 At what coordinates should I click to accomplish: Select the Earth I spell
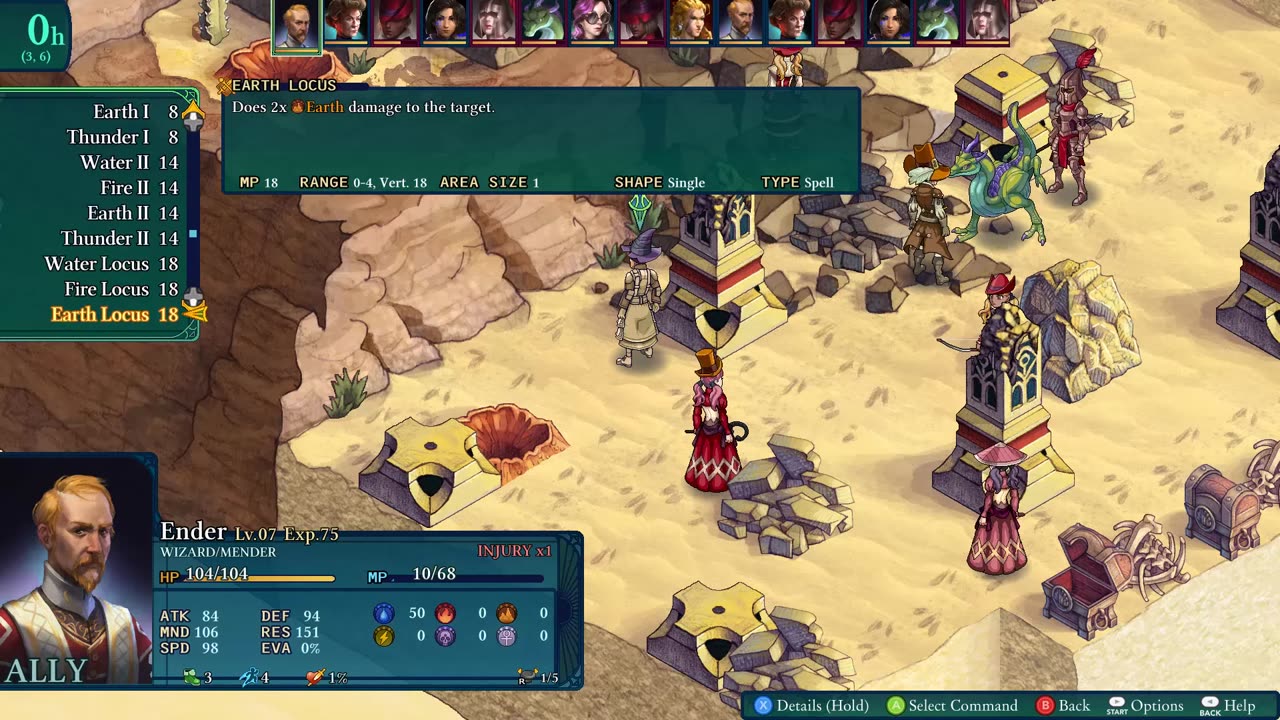121,112
